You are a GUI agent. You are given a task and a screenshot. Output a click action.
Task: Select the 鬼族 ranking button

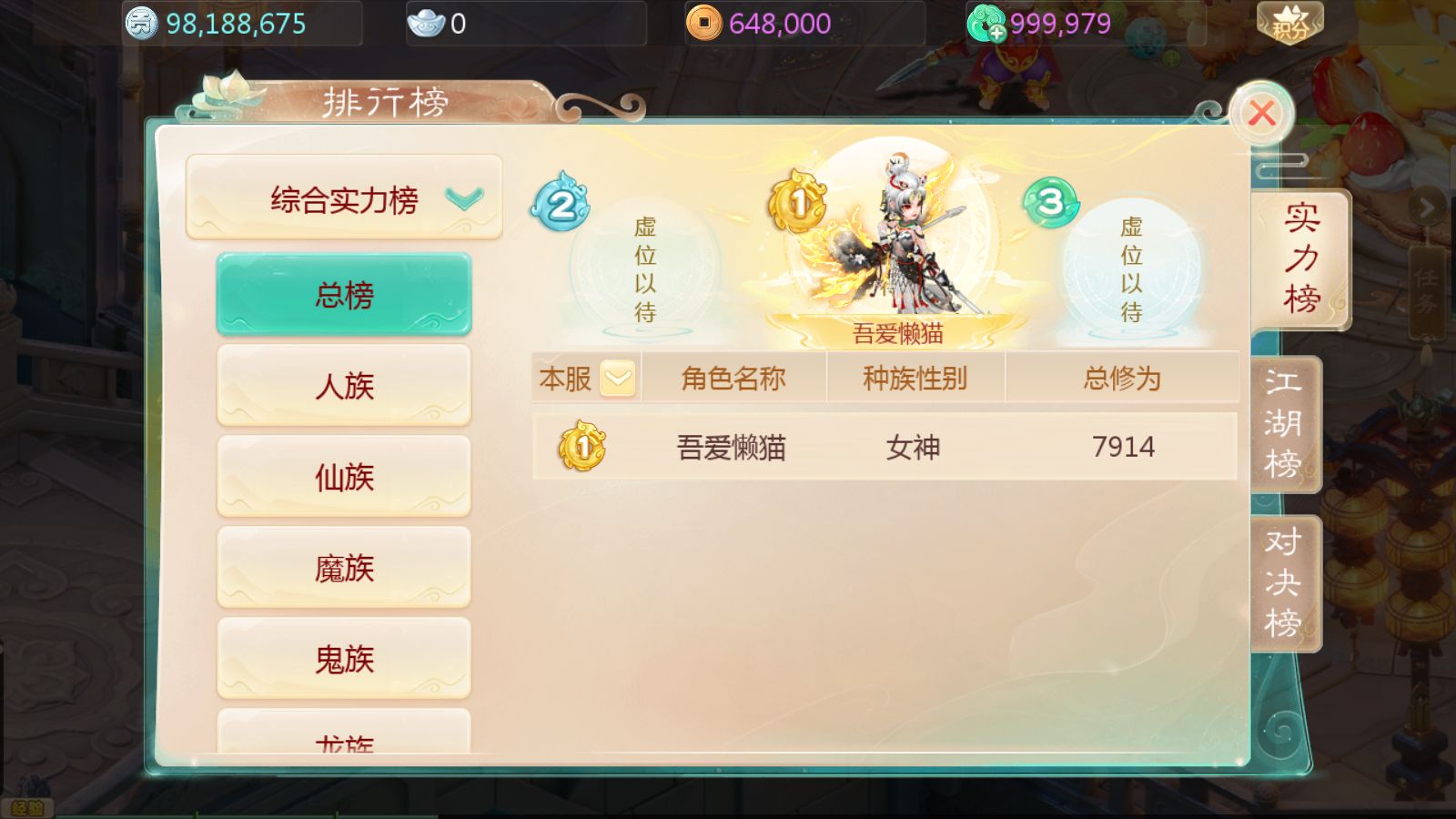[343, 659]
